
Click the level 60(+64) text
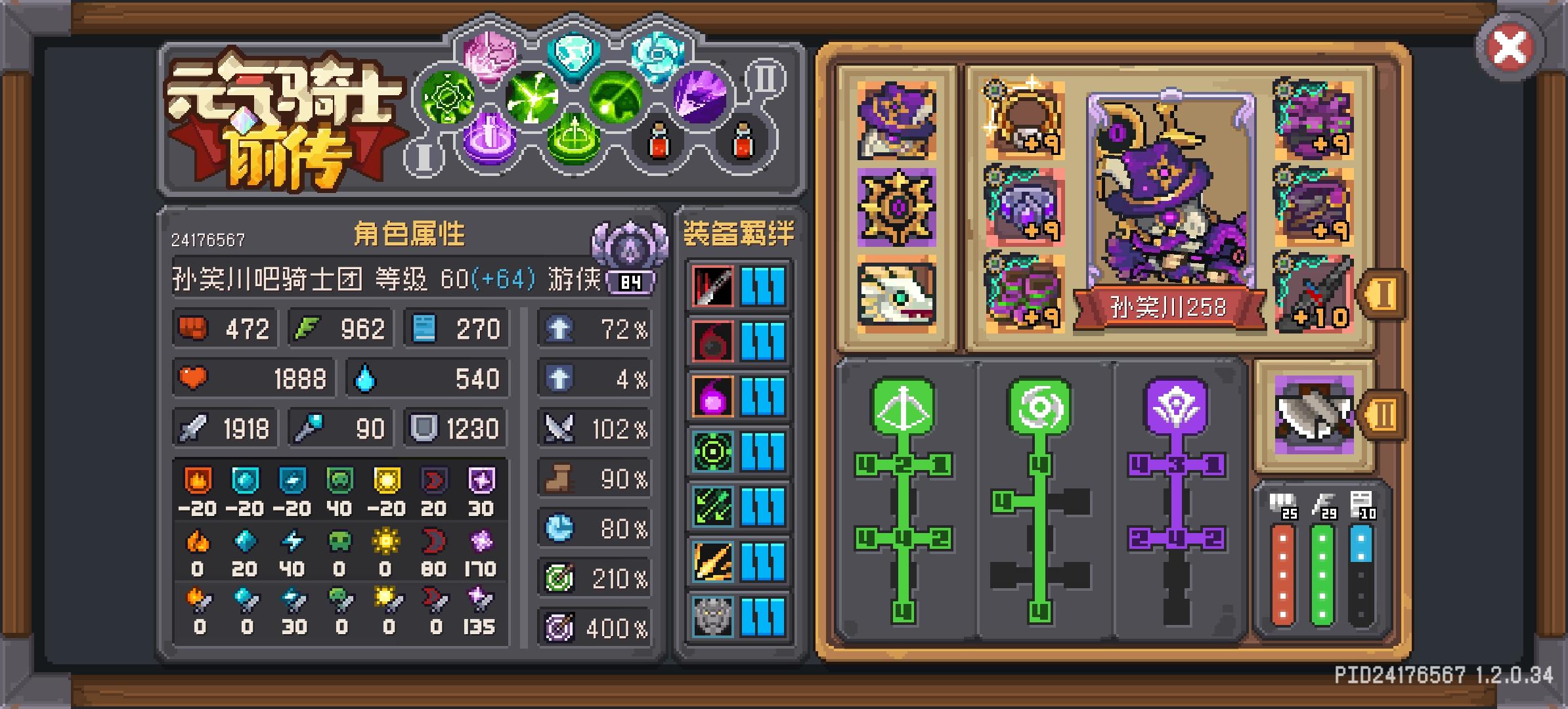pyautogui.click(x=487, y=280)
